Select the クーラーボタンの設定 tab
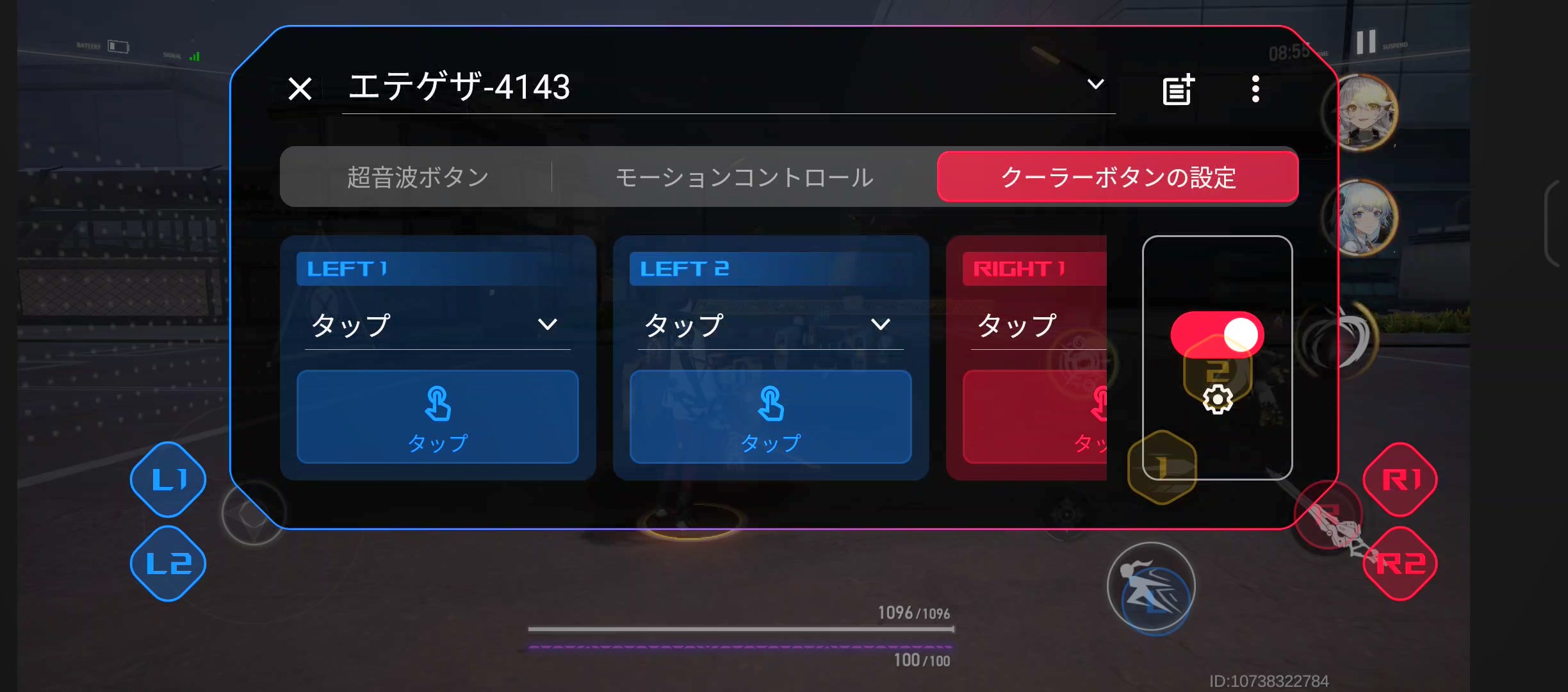1568x692 pixels. click(x=1118, y=177)
